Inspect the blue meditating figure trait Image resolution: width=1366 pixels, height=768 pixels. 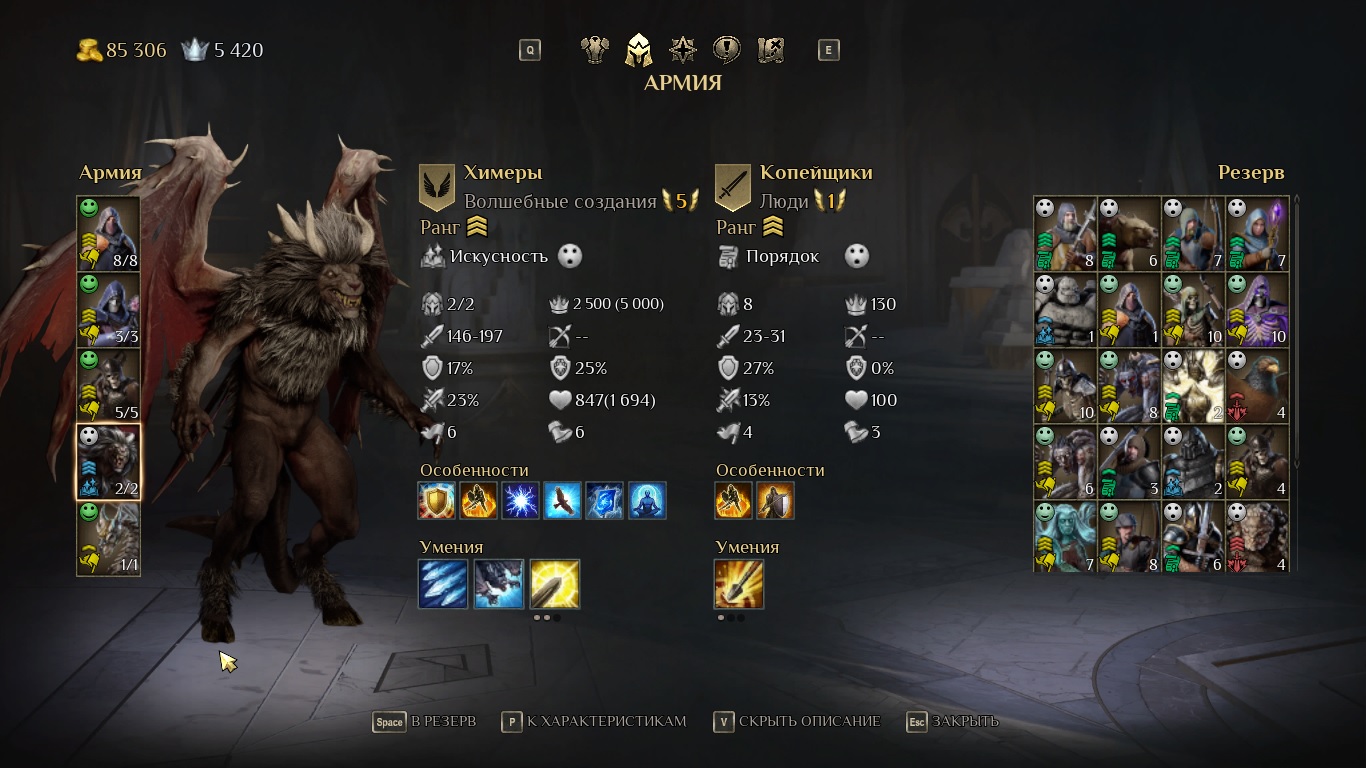[647, 501]
